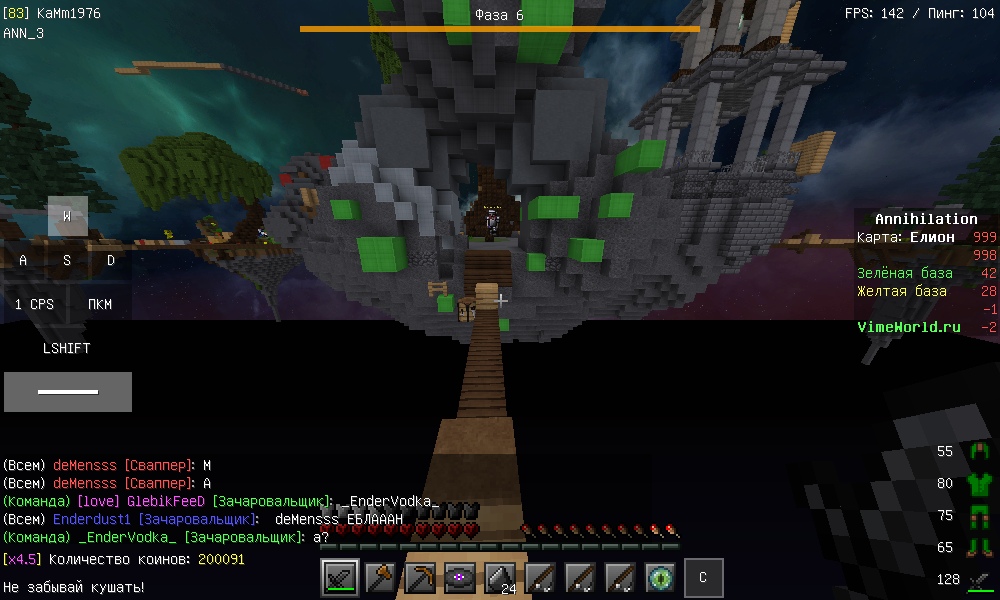
Task: Click the VimeWorld.ru scoreboard line
Action: pos(909,327)
